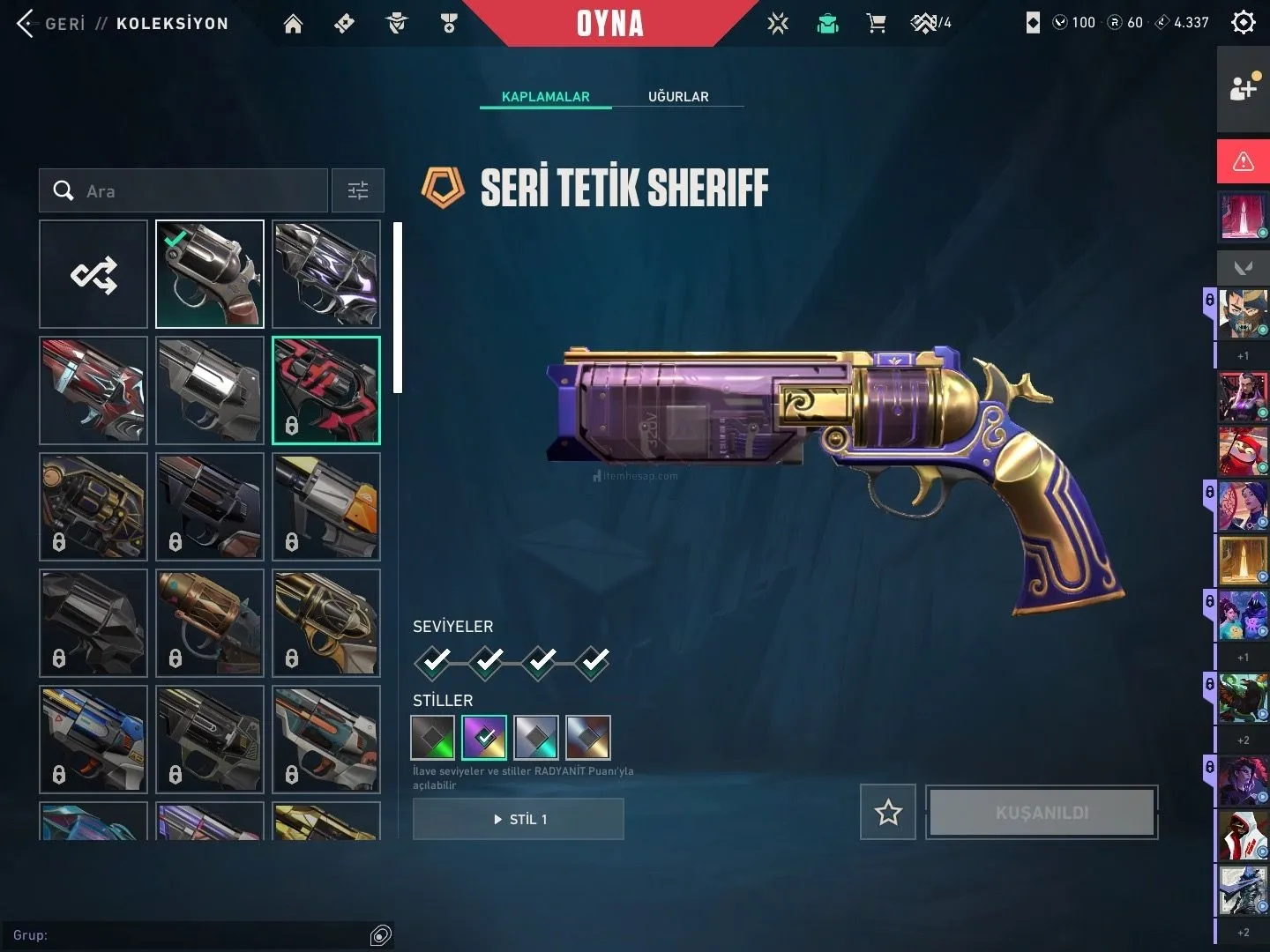Play the STİL 1 preview video
The image size is (1270, 952).
point(519,819)
